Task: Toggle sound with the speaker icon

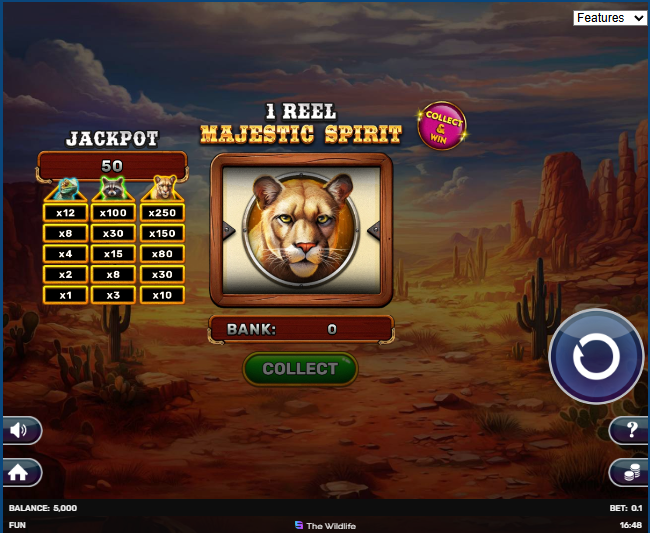Action: pos(21,430)
